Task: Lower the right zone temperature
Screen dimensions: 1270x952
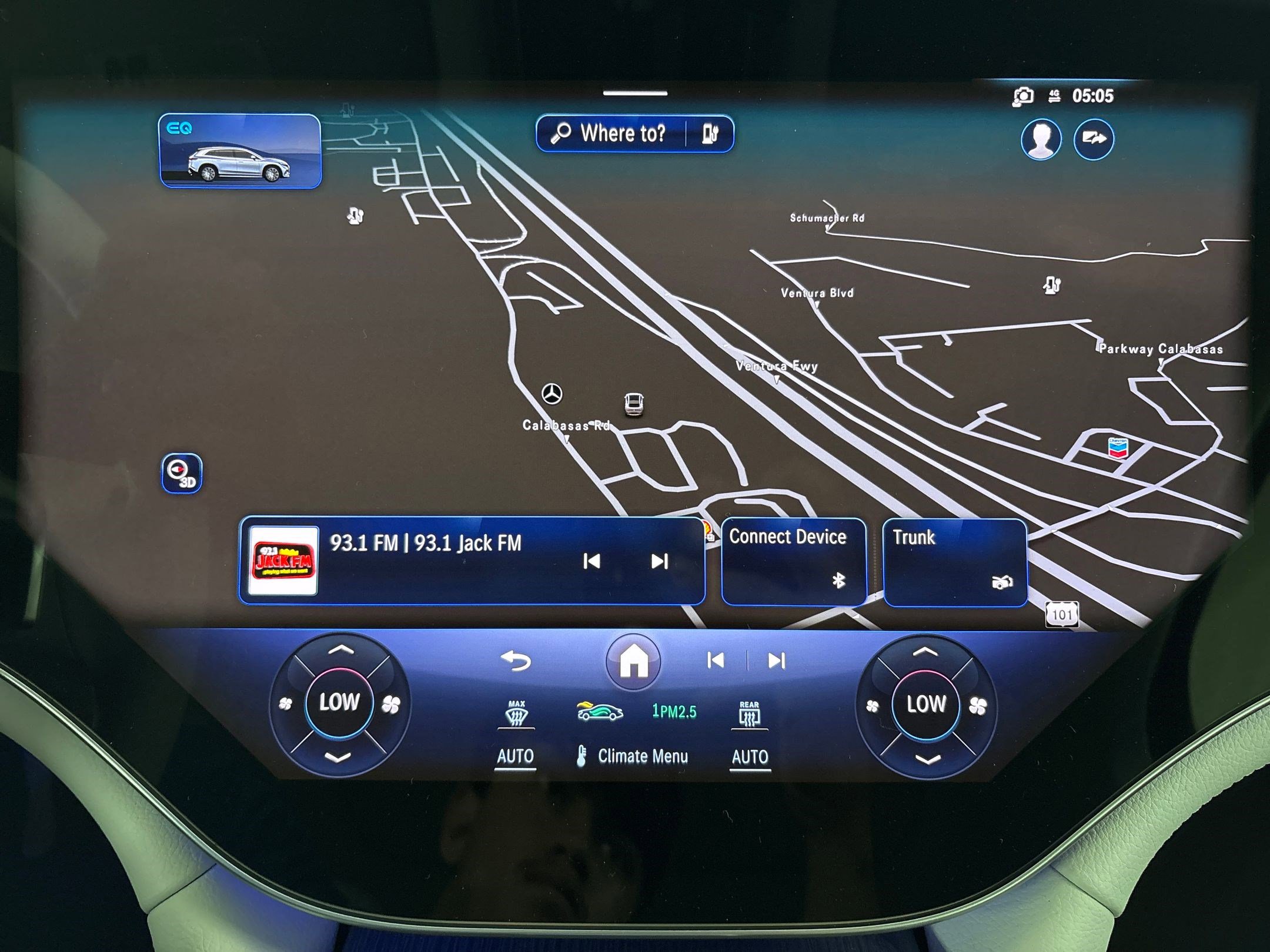Action: click(926, 760)
